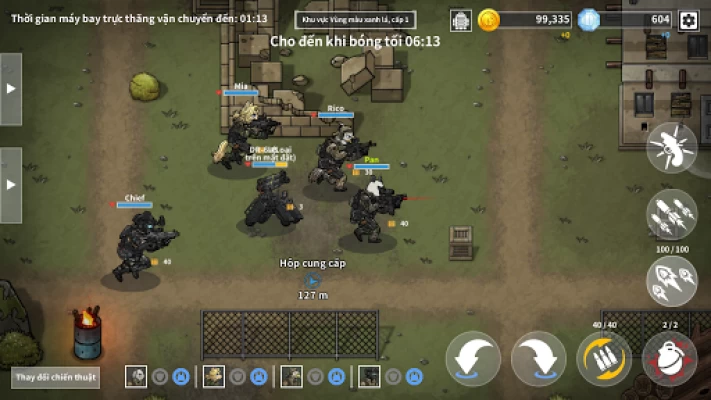Click the robot icon beside the gold counter
Viewport: 711px width, 400px height.
click(461, 20)
